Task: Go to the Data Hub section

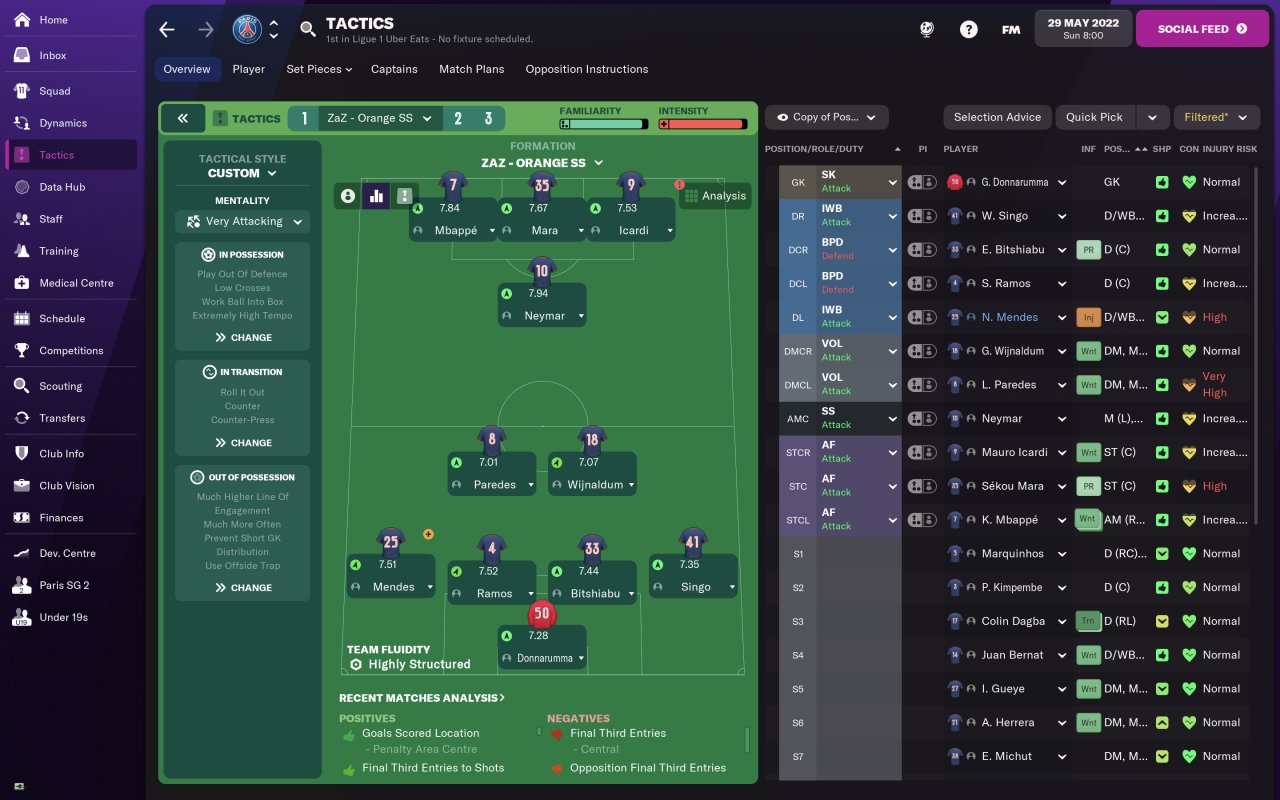Action: click(62, 187)
